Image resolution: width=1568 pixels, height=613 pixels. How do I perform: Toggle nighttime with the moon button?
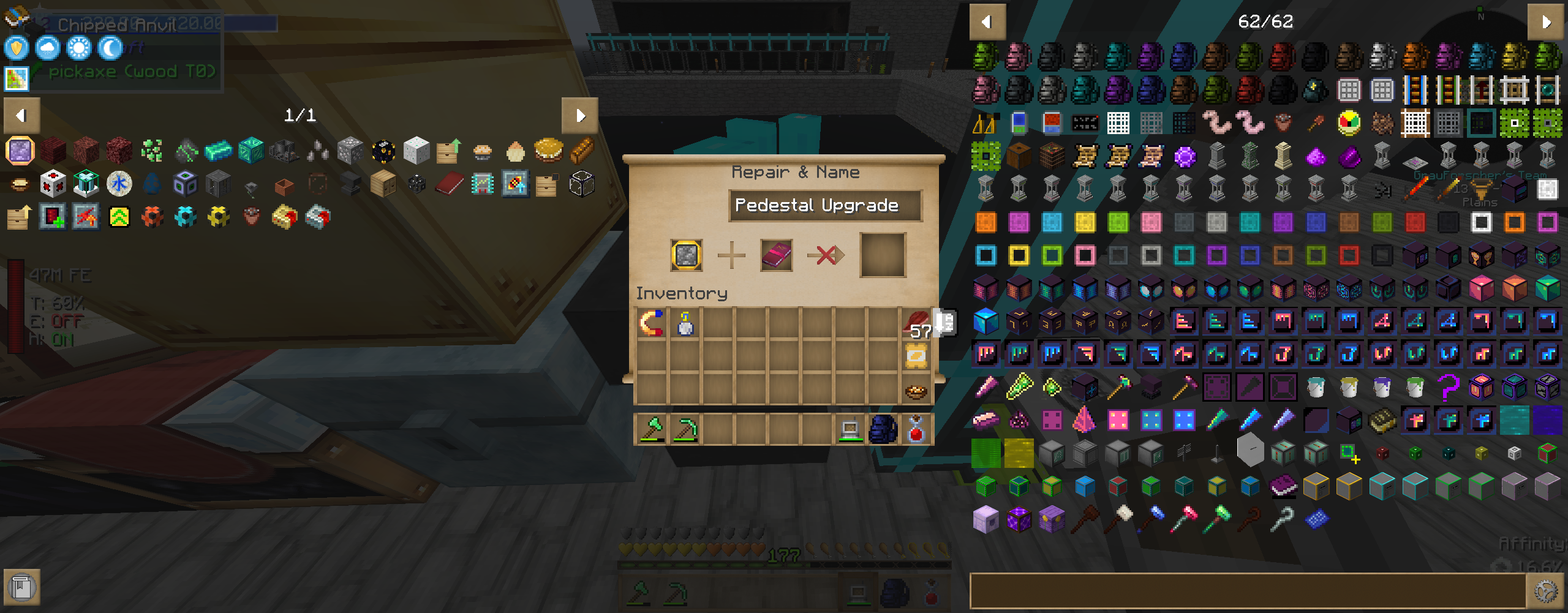click(109, 48)
